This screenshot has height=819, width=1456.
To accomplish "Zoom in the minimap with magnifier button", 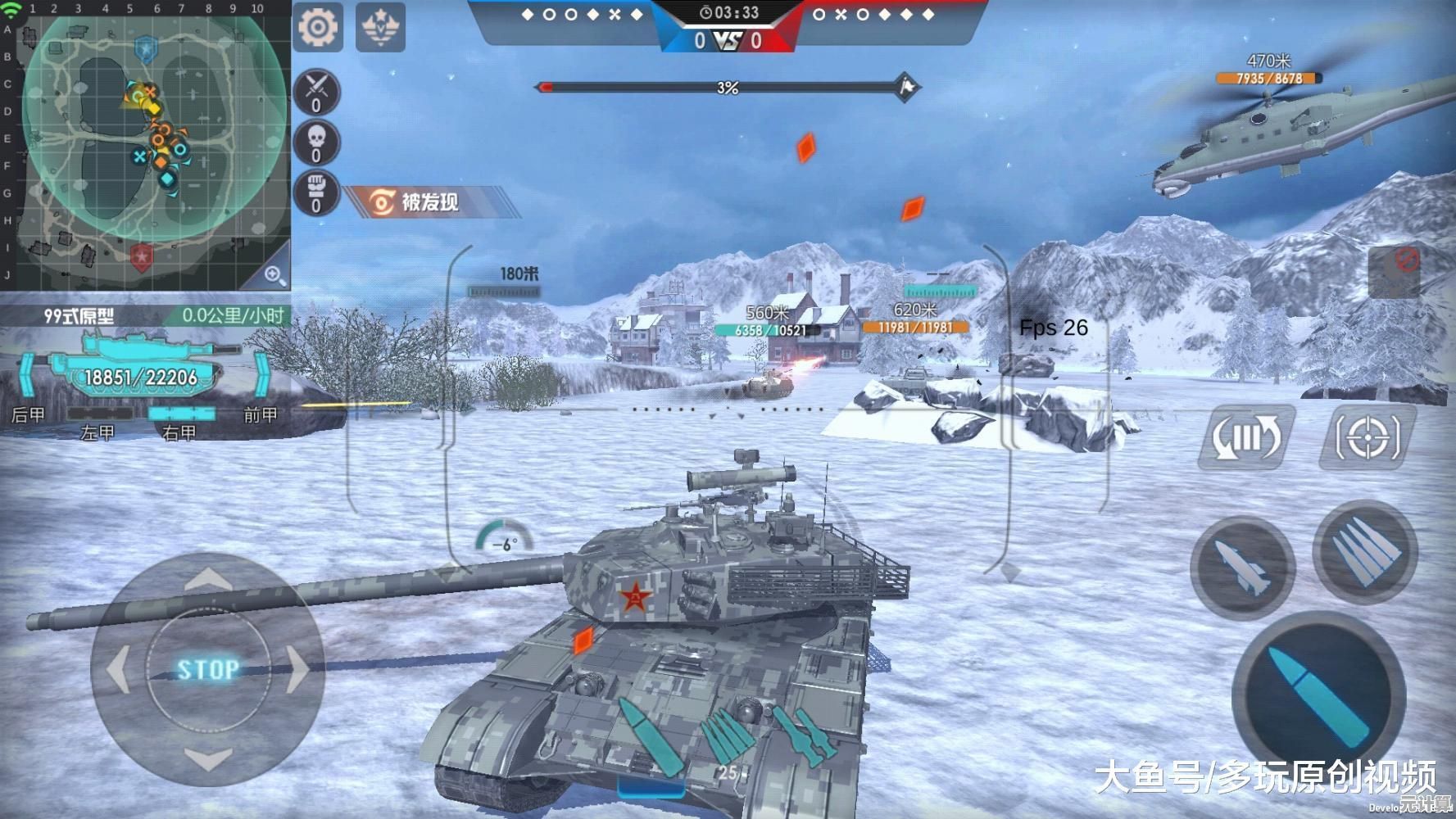I will (274, 274).
